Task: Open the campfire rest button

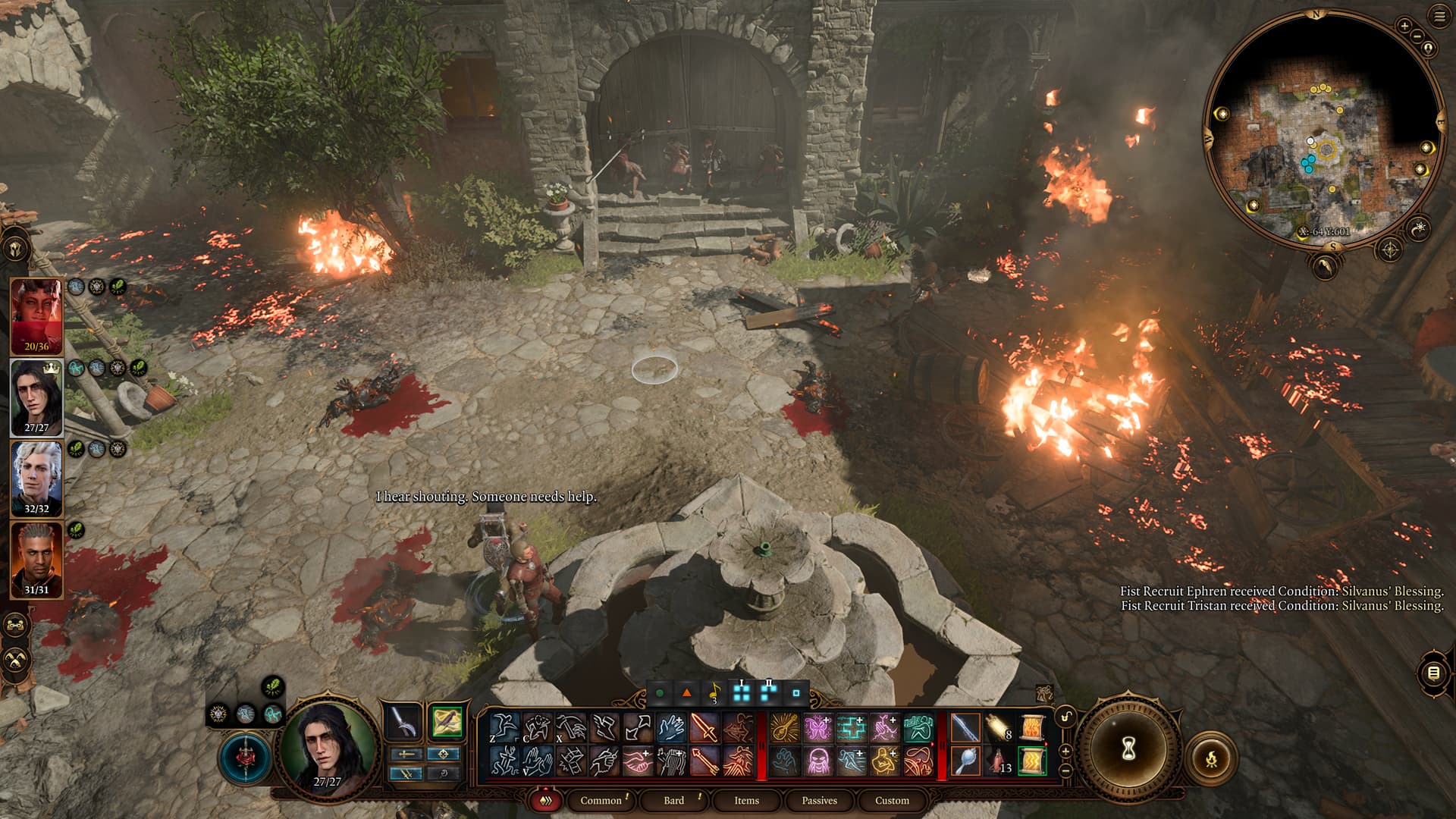Action: pos(1211,757)
